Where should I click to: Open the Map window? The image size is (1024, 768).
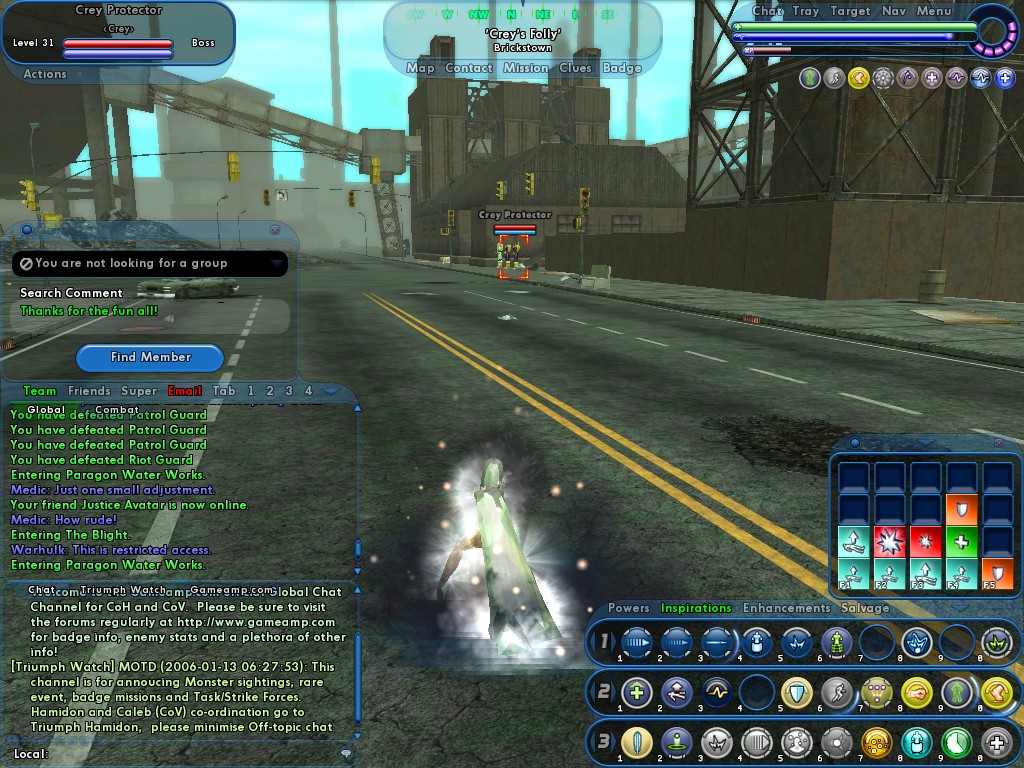point(420,68)
